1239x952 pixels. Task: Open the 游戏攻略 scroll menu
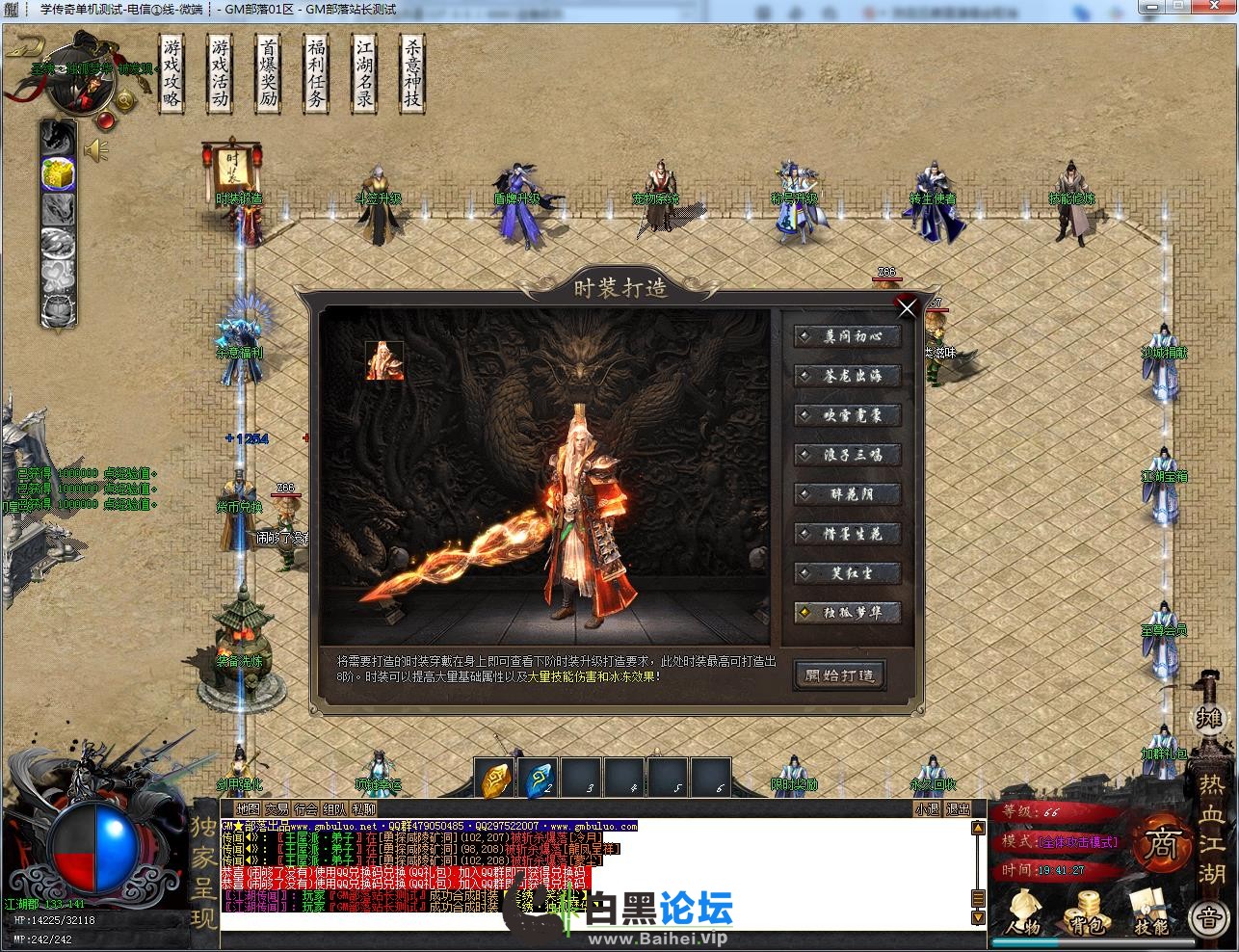click(x=172, y=73)
